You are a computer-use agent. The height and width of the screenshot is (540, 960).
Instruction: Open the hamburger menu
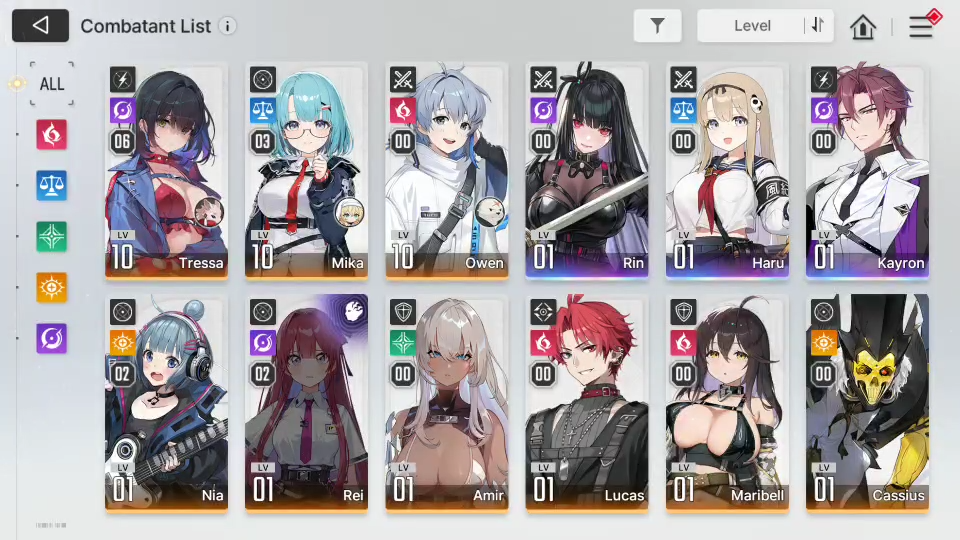coord(920,27)
